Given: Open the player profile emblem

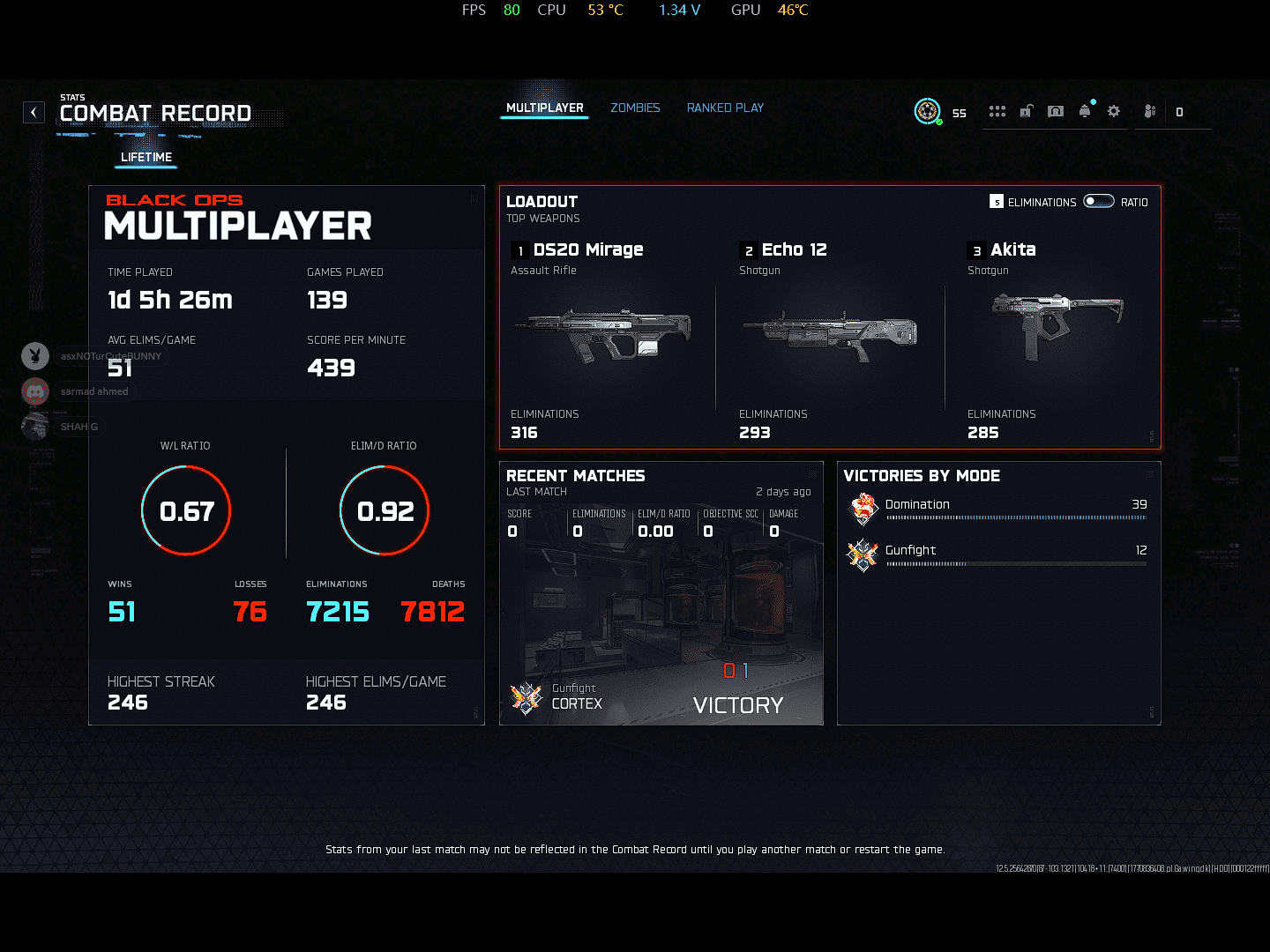Looking at the screenshot, I should (x=927, y=111).
